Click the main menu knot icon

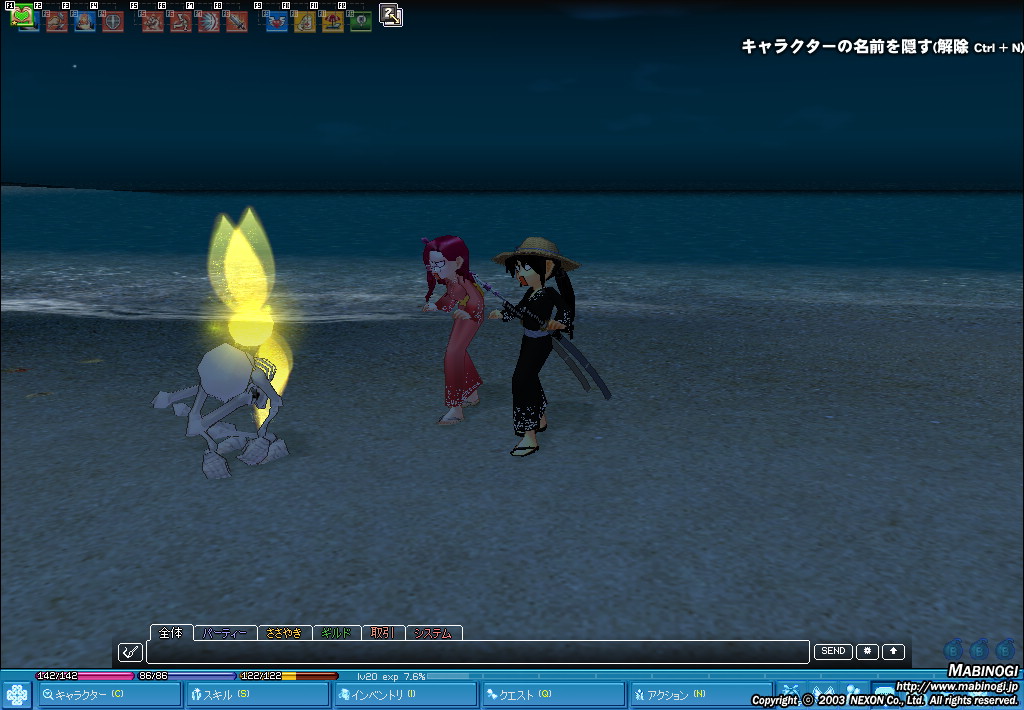pyautogui.click(x=17, y=694)
